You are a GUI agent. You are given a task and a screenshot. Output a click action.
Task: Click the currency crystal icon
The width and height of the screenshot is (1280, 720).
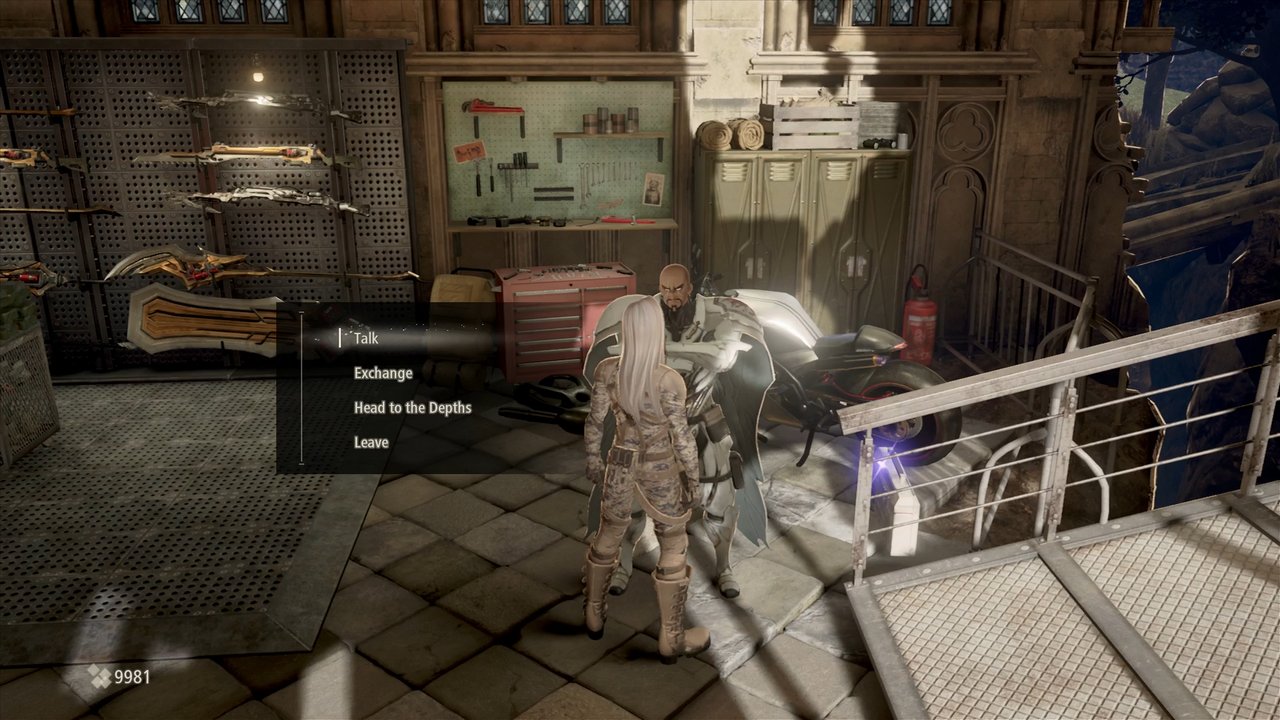point(98,677)
